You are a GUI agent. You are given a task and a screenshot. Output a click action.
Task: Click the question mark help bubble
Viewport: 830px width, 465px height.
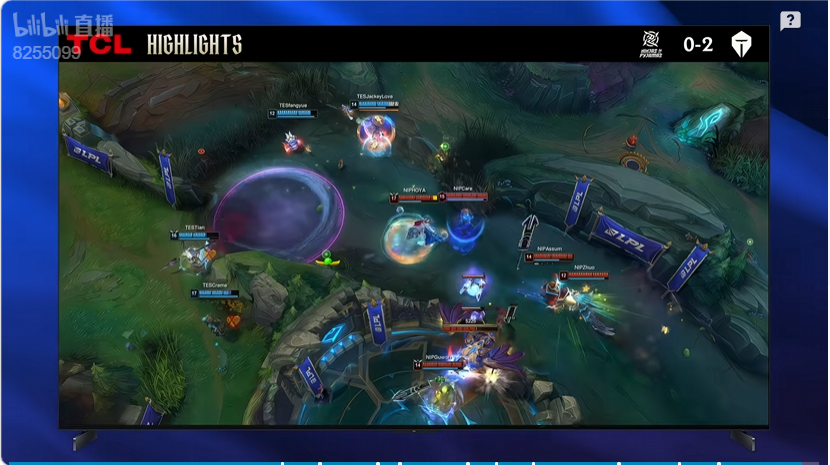pyautogui.click(x=790, y=21)
